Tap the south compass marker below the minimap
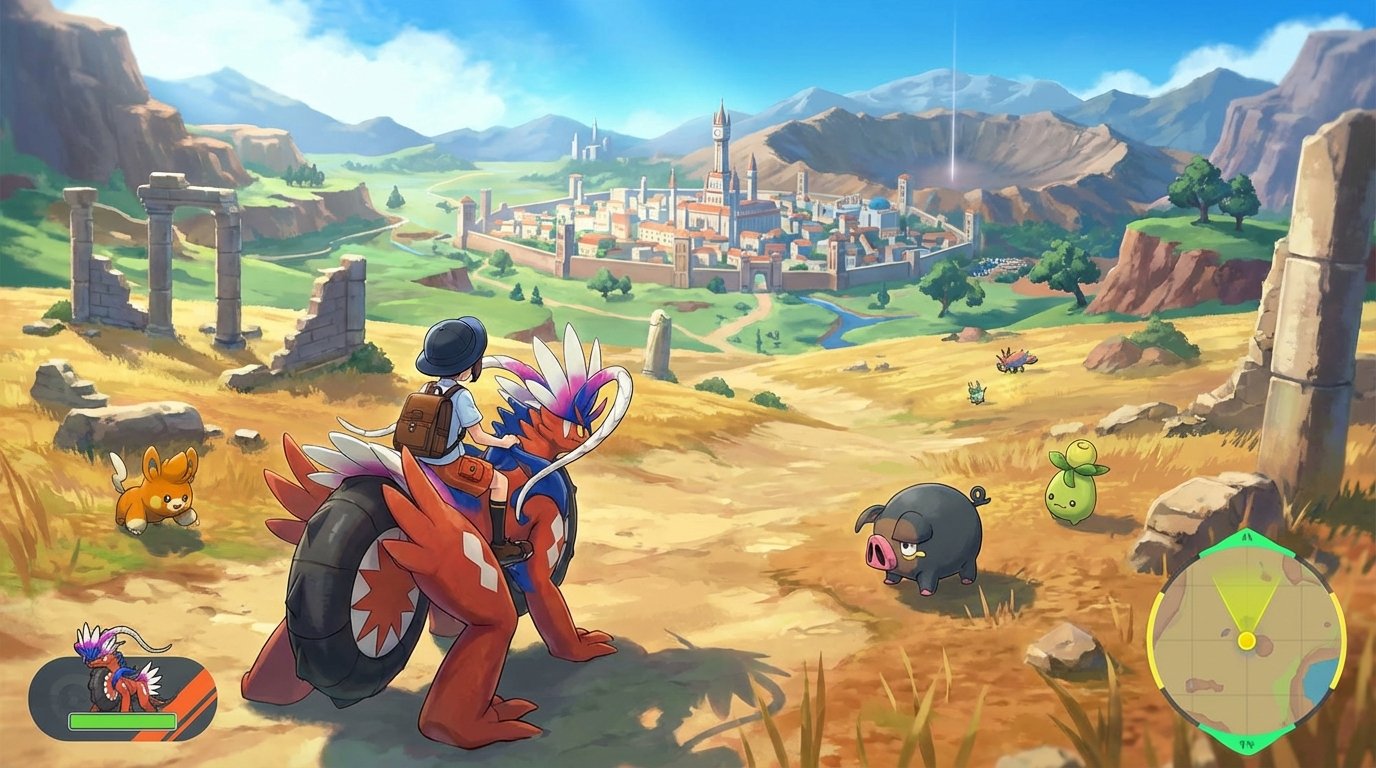1376x768 pixels. click(1245, 745)
